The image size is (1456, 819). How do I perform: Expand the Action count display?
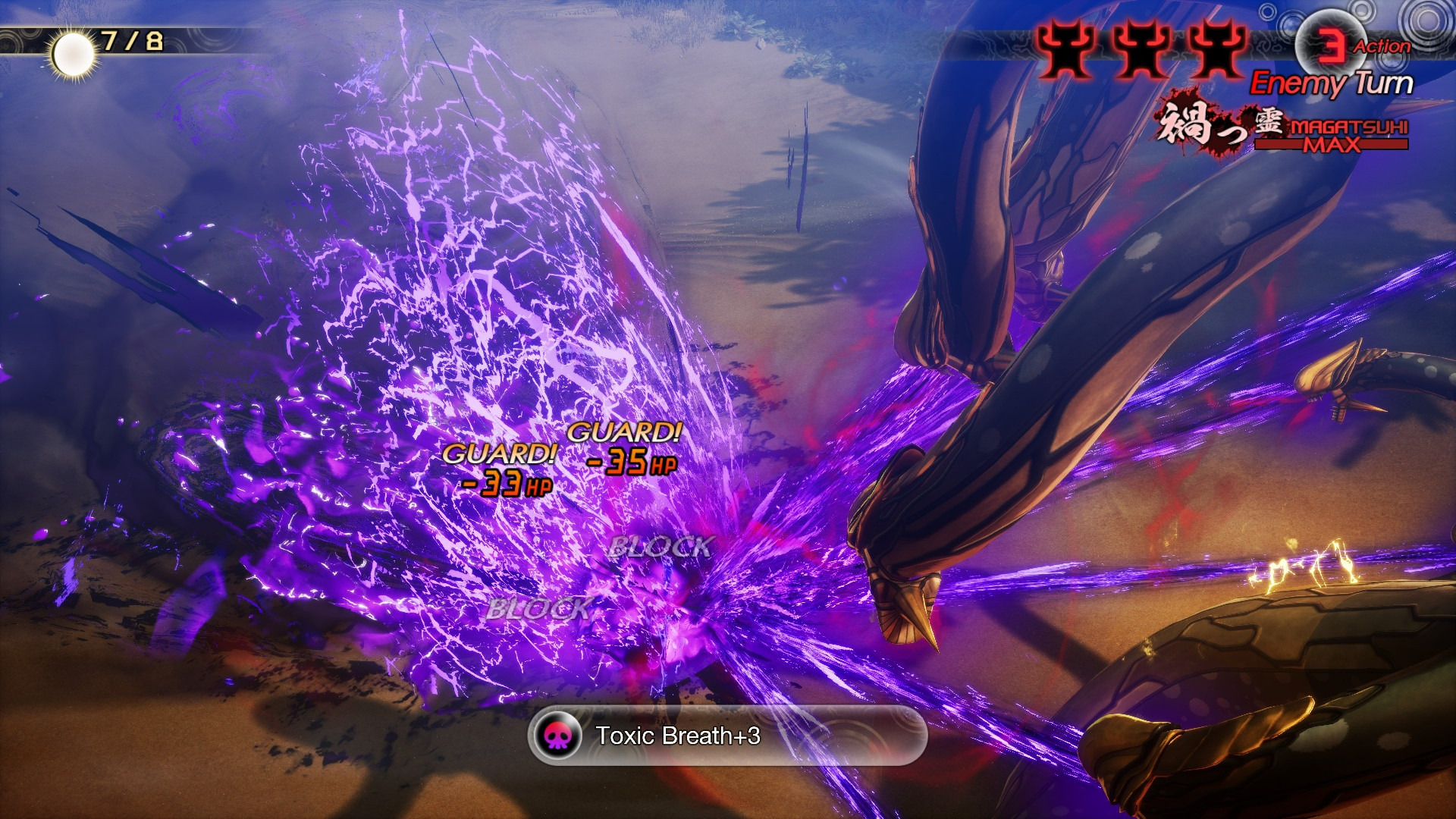tap(1382, 45)
